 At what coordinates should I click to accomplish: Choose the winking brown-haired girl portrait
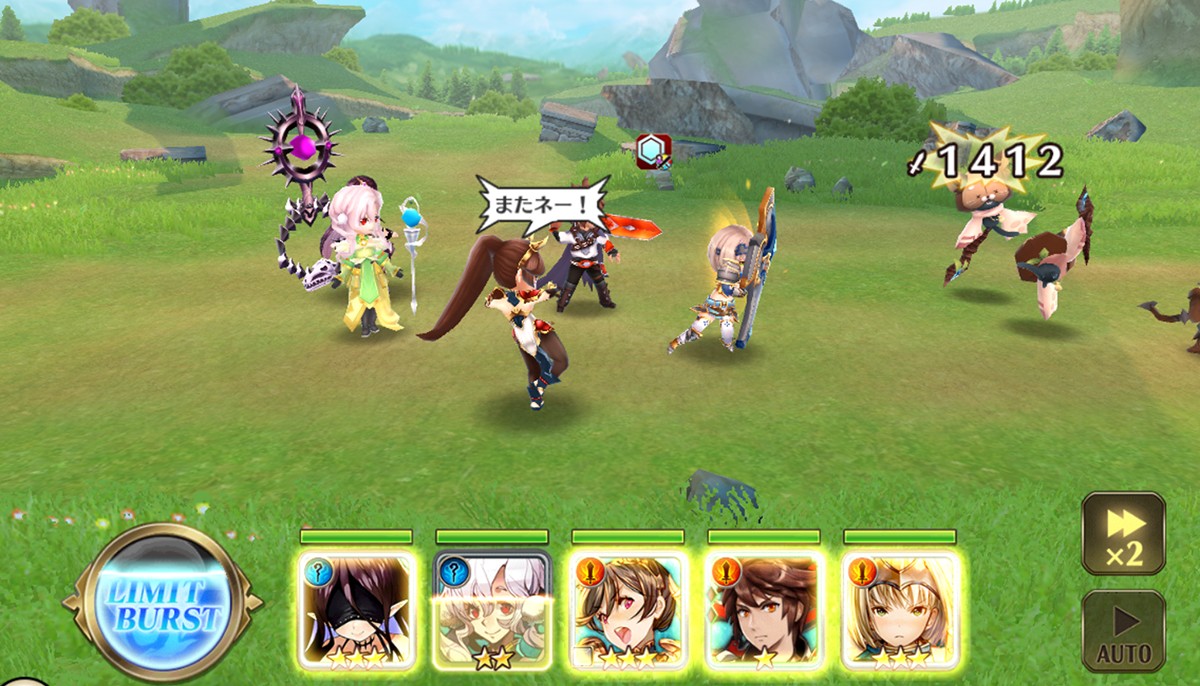(628, 610)
